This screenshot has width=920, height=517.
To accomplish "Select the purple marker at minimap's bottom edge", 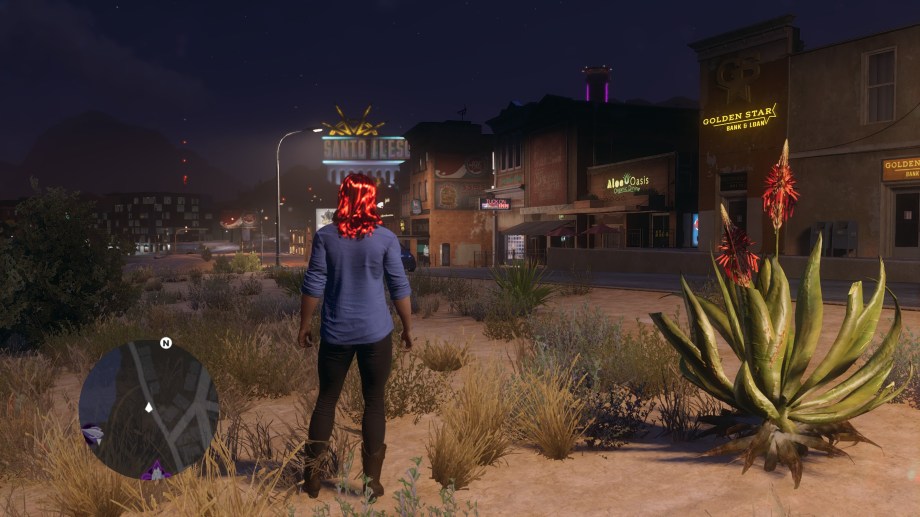I will [x=156, y=470].
